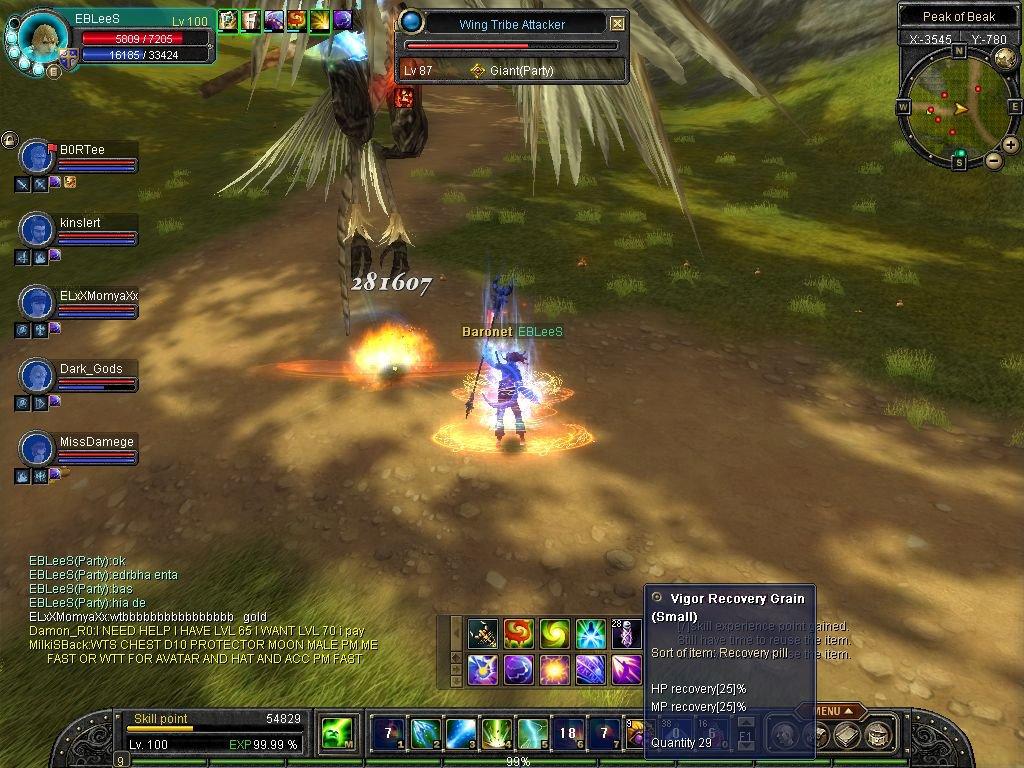Zoom out the minimap with minus button
1024x768 pixels.
[x=994, y=160]
